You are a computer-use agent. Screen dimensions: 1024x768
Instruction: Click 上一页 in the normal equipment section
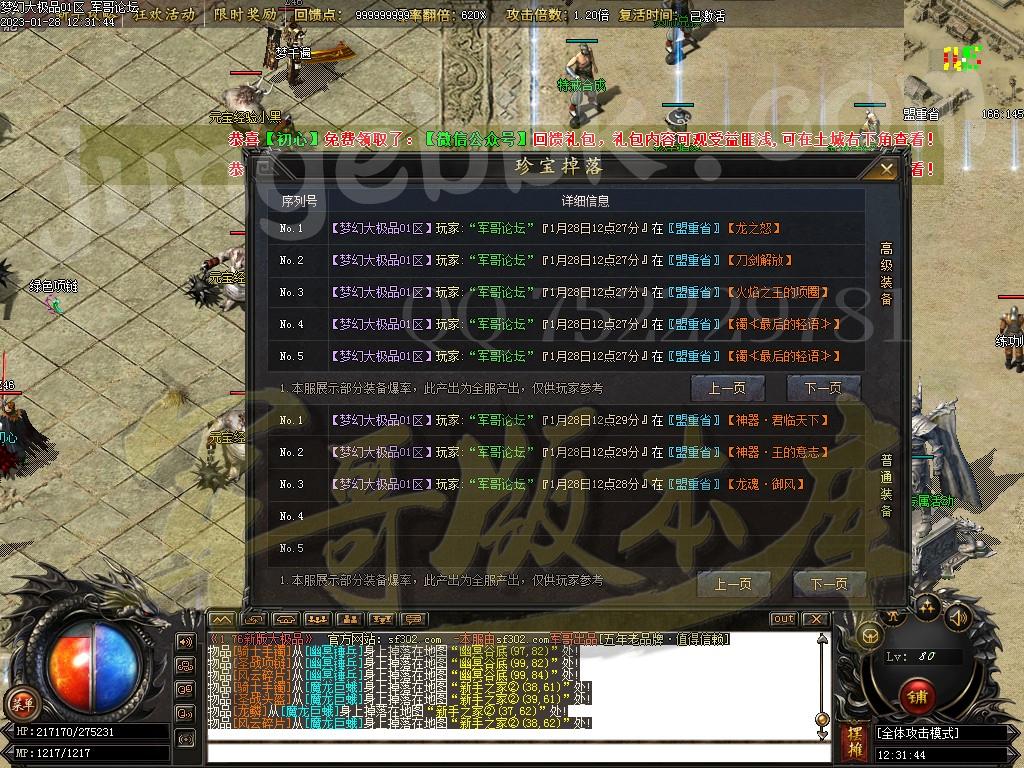click(732, 584)
